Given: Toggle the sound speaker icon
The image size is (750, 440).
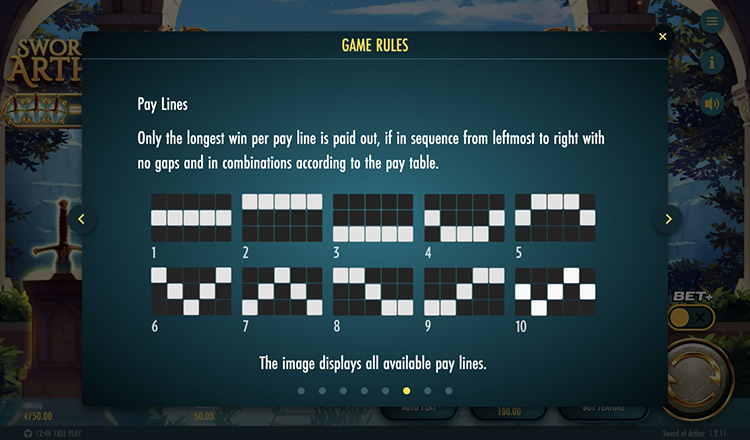Looking at the screenshot, I should [712, 103].
